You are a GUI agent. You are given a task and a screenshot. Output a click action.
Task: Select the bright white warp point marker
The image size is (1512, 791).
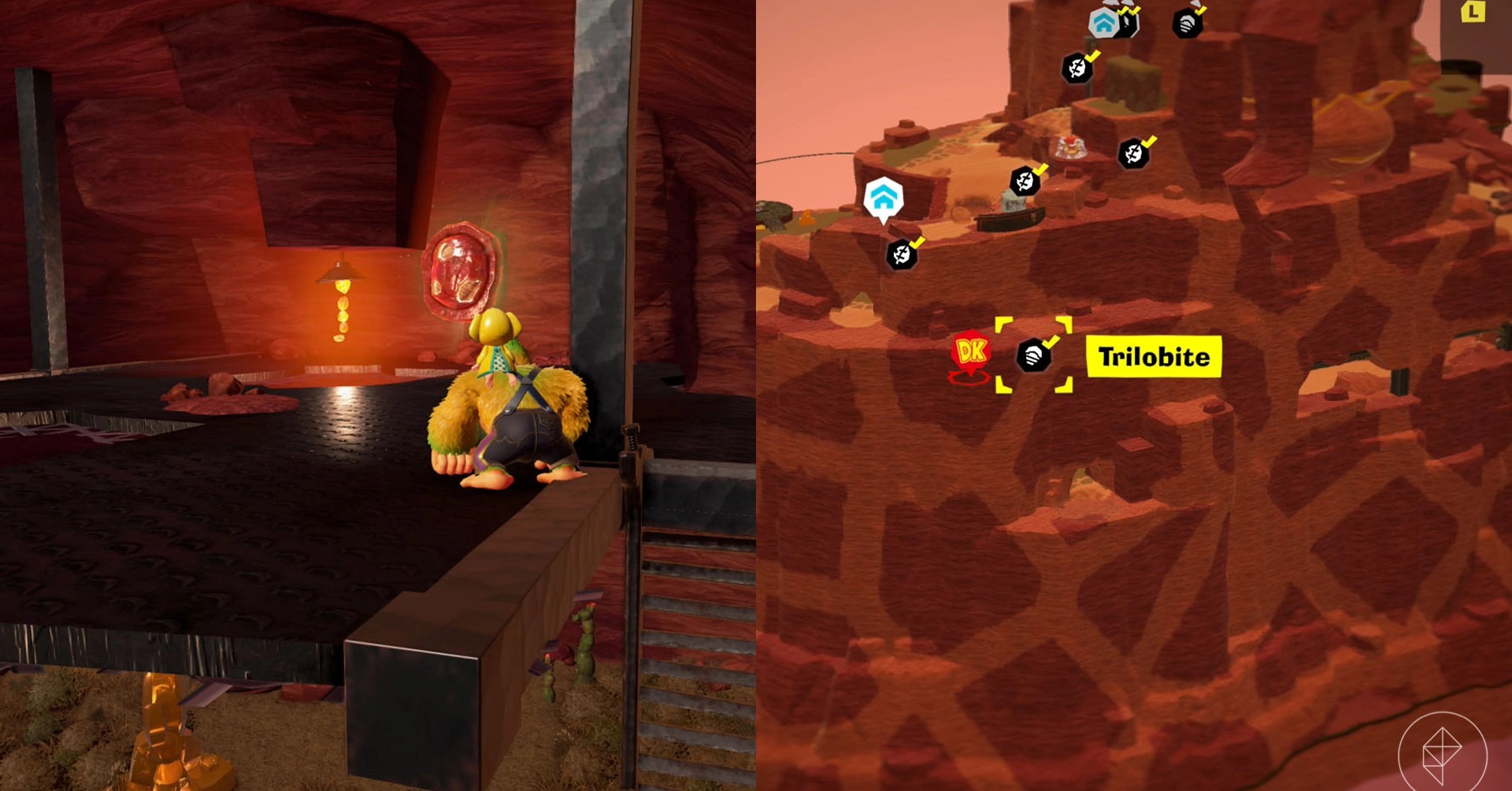click(x=884, y=197)
